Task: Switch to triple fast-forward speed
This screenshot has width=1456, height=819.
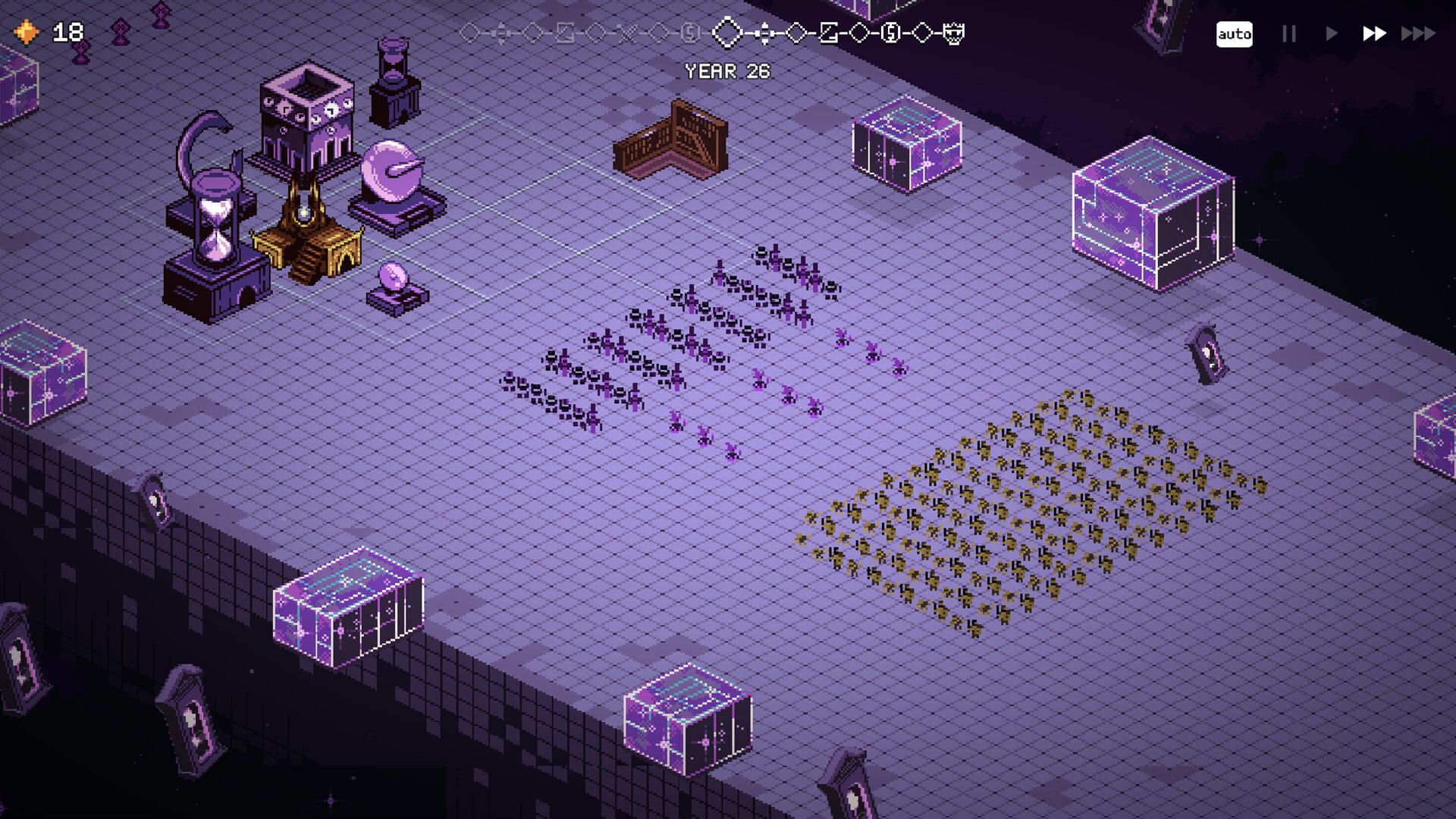Action: tap(1418, 34)
